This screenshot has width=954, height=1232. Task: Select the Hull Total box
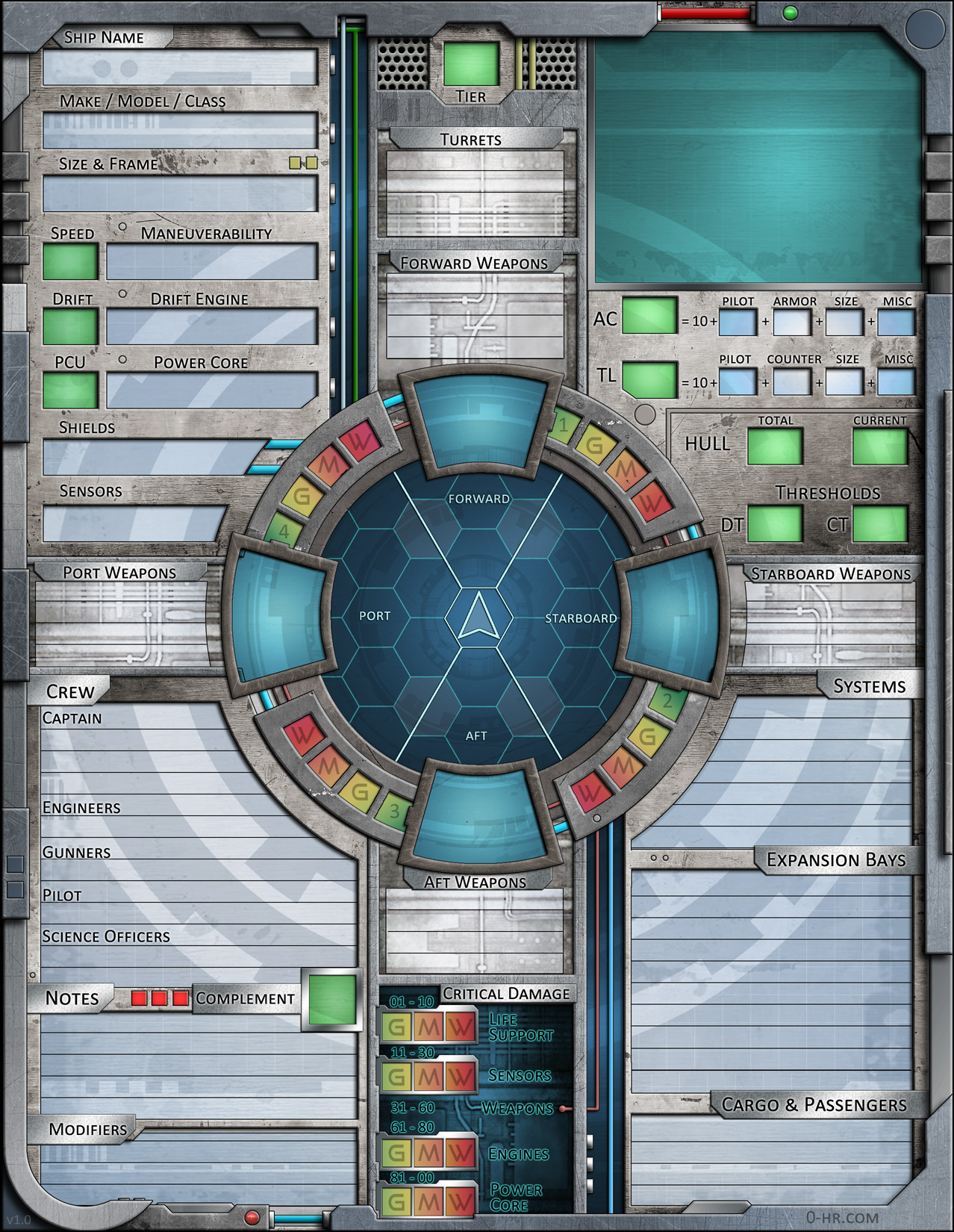[775, 447]
